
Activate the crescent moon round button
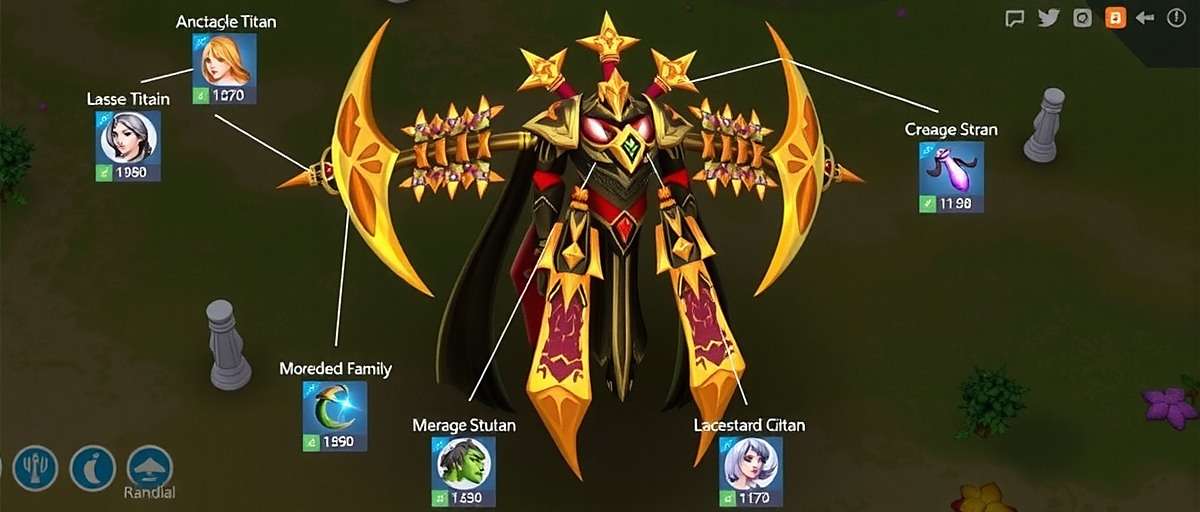tap(92, 467)
